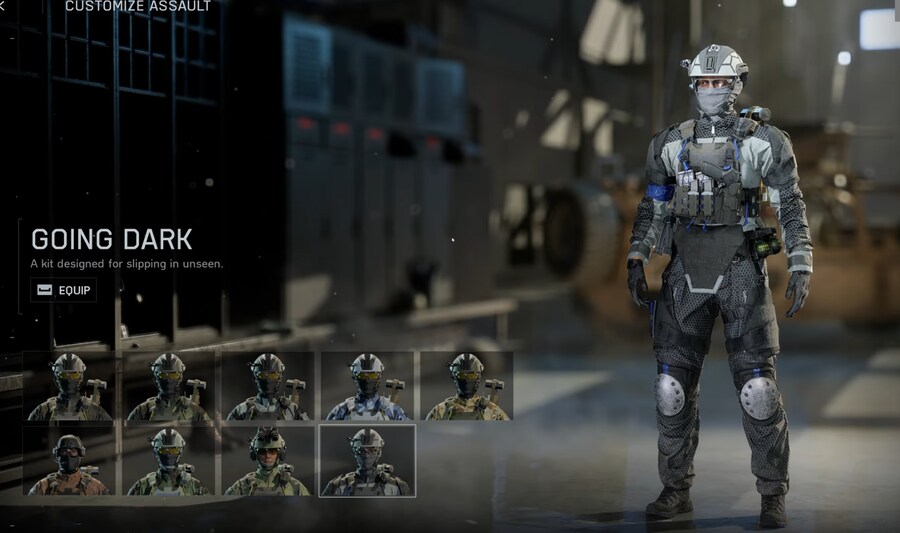
Task: Select the blue camo soldier skin
Action: pyautogui.click(x=368, y=387)
